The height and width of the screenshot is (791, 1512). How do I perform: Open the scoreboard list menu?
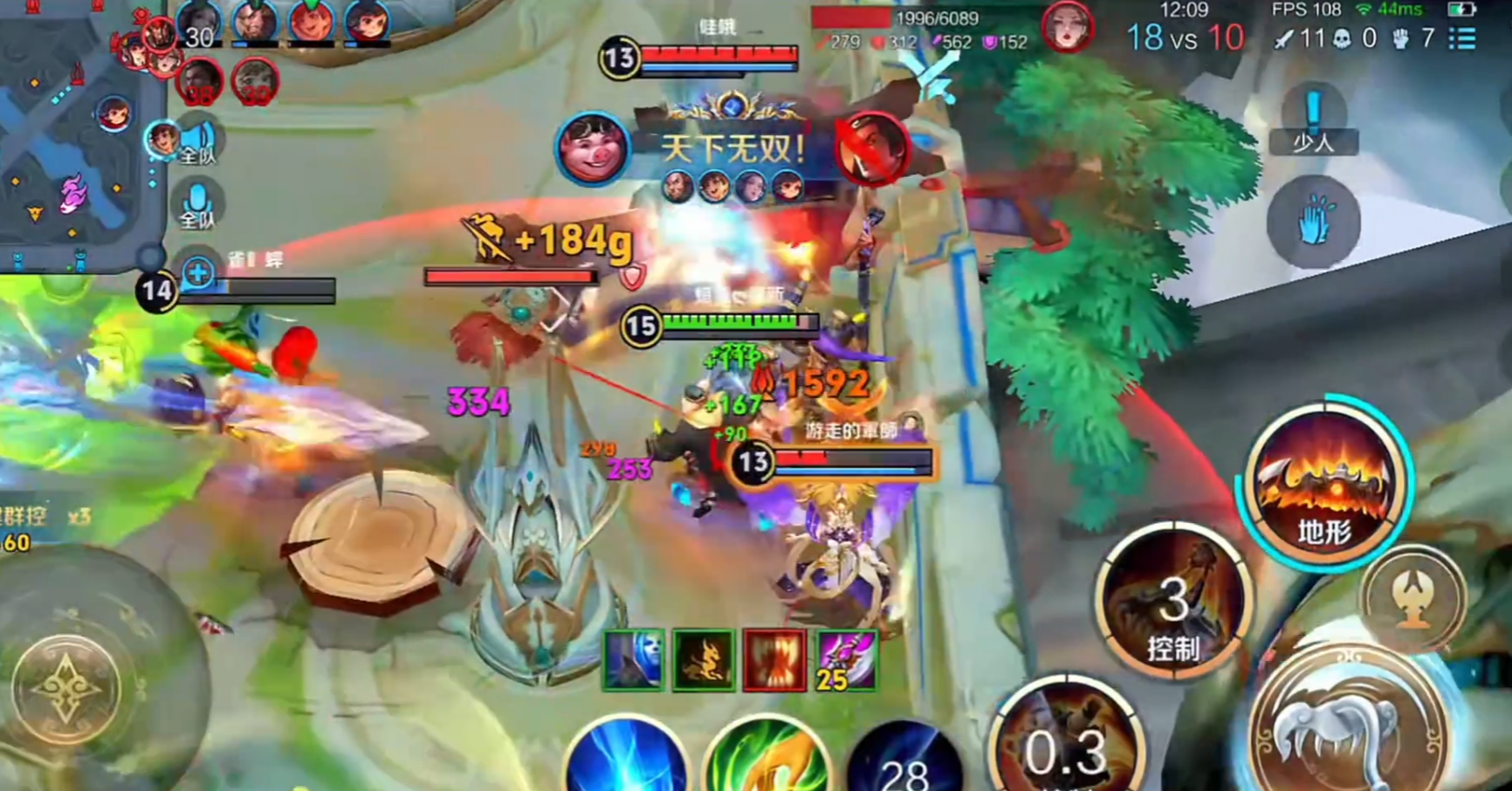(x=1462, y=38)
